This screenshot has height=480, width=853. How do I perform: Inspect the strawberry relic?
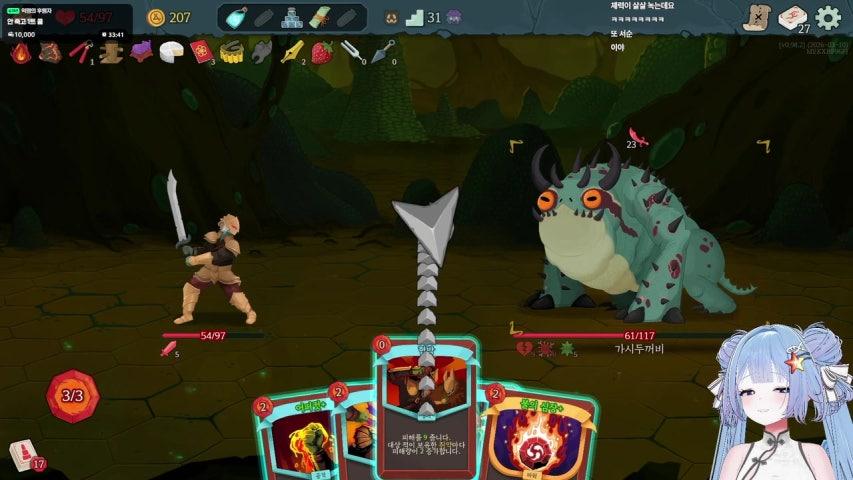321,52
